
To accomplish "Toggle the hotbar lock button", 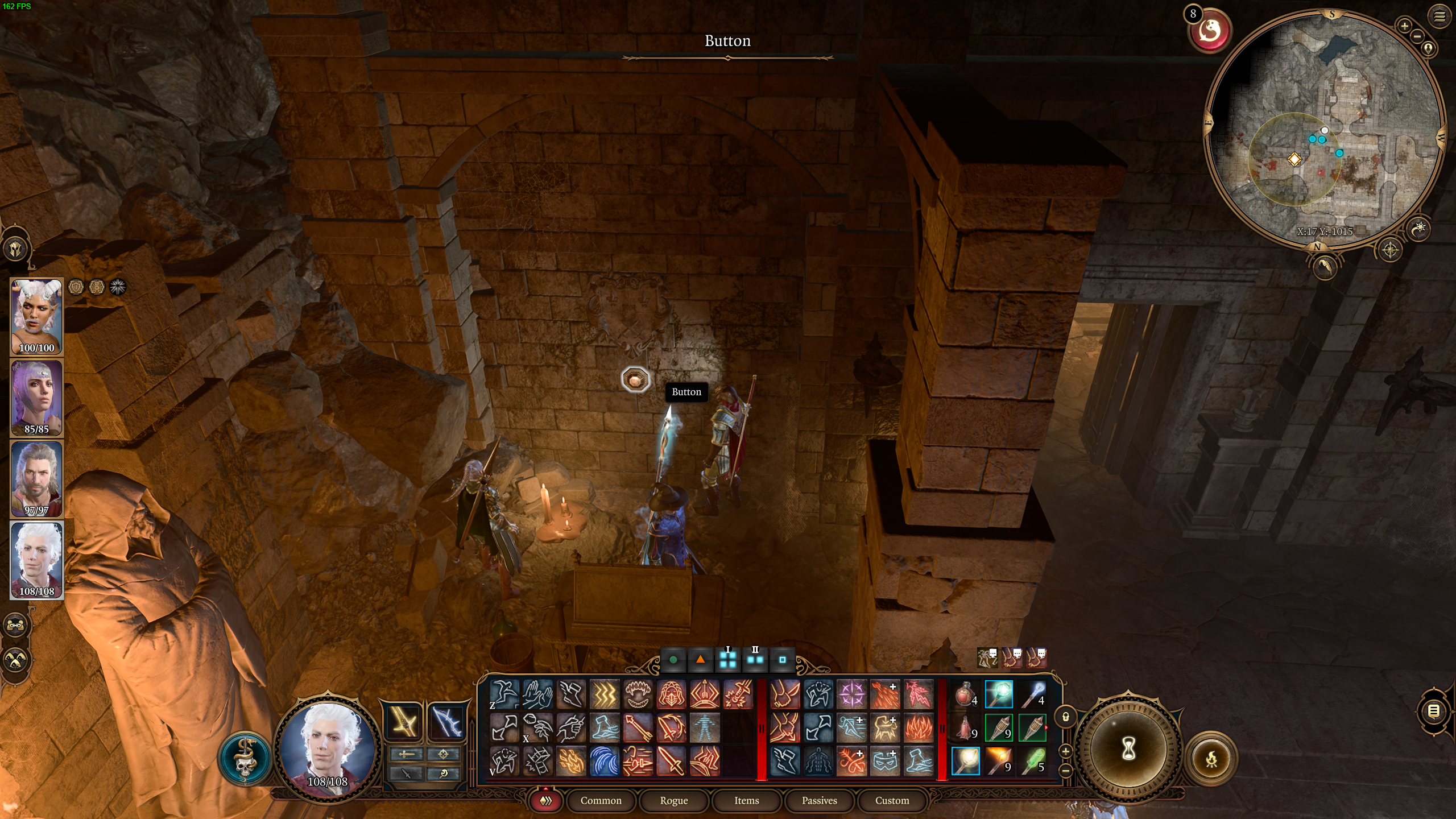I will pos(1066,717).
